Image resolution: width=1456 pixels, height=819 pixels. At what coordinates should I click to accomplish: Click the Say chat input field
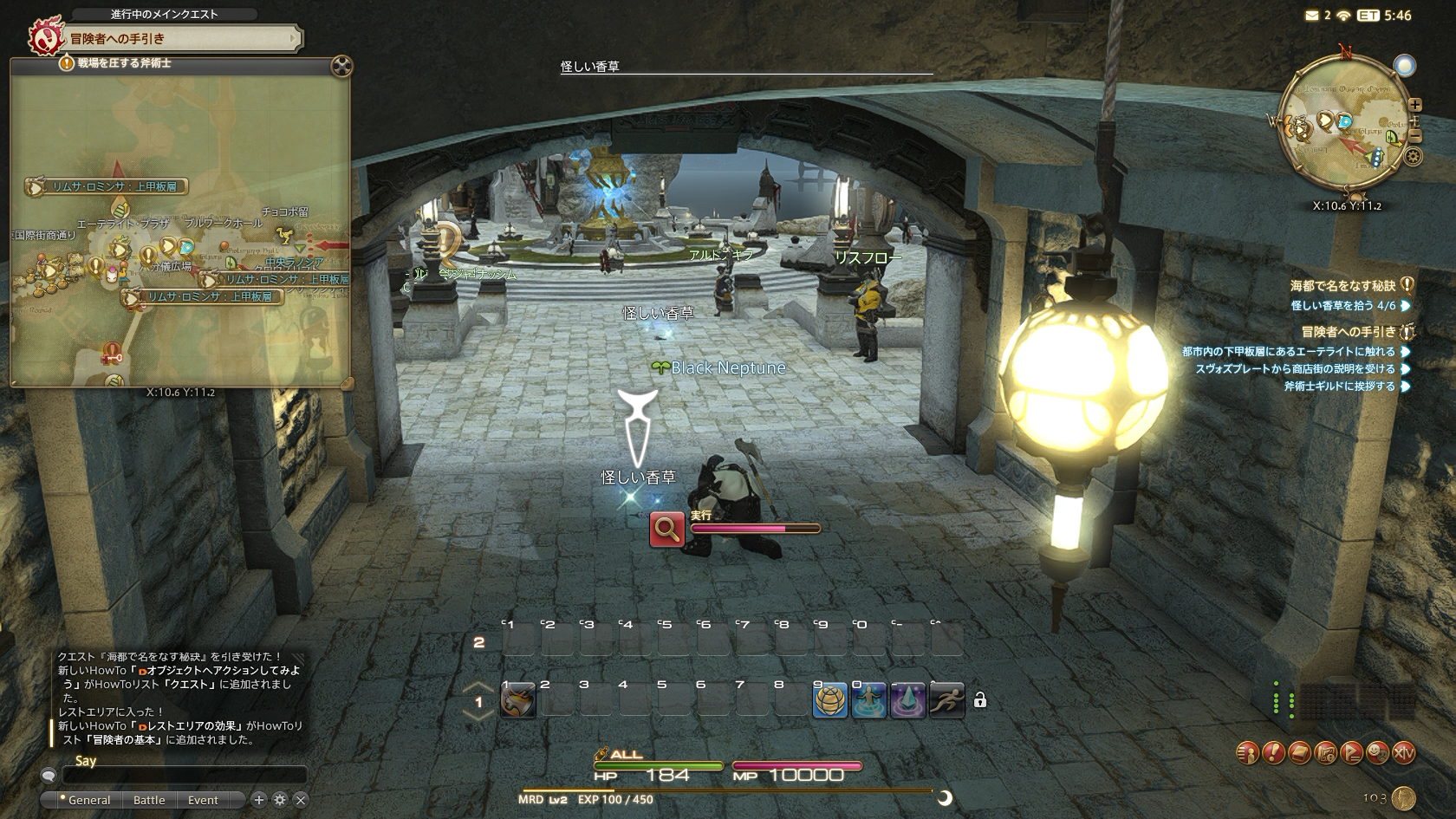tap(182, 776)
